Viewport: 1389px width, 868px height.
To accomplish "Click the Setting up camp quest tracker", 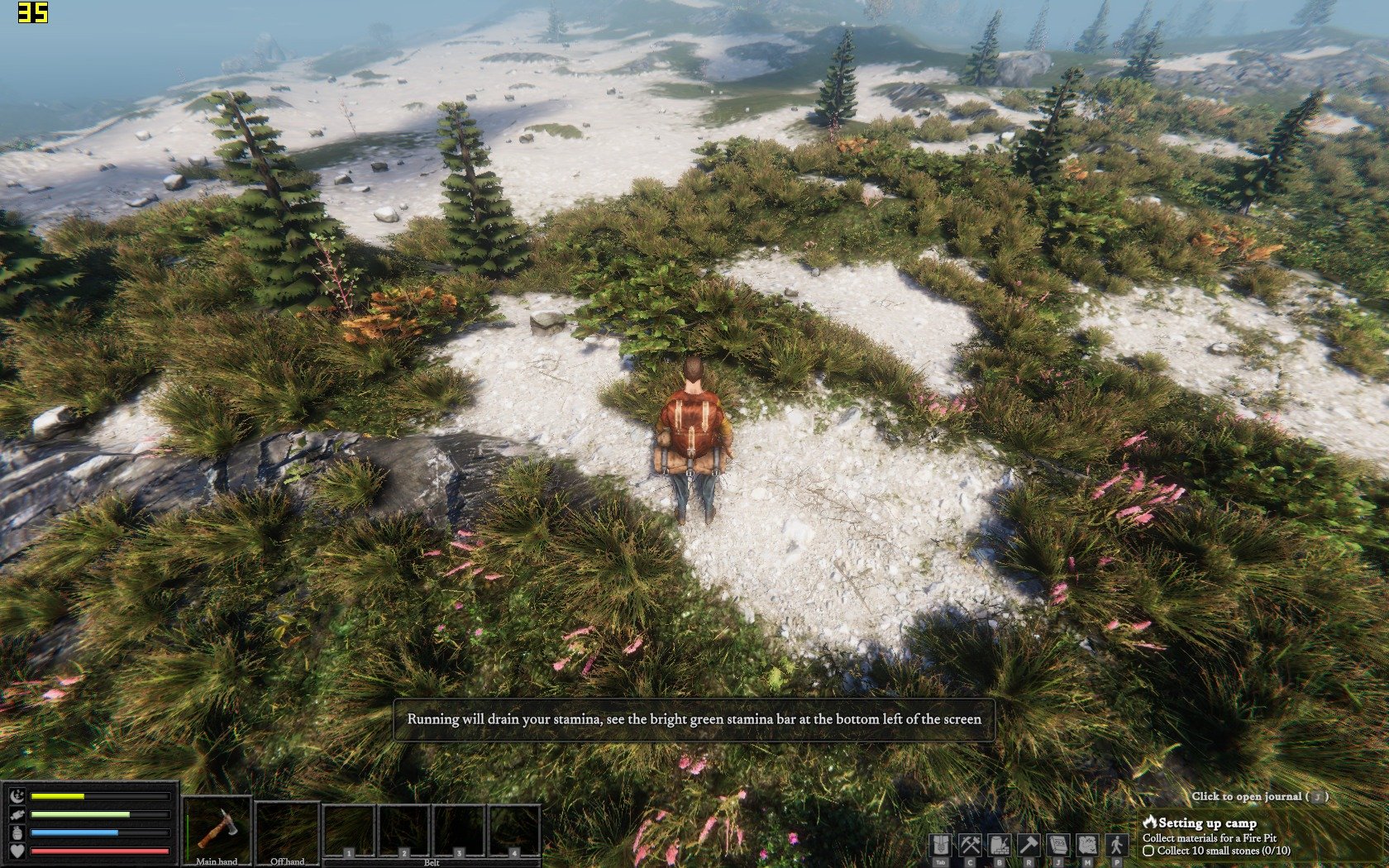I will click(x=1207, y=823).
